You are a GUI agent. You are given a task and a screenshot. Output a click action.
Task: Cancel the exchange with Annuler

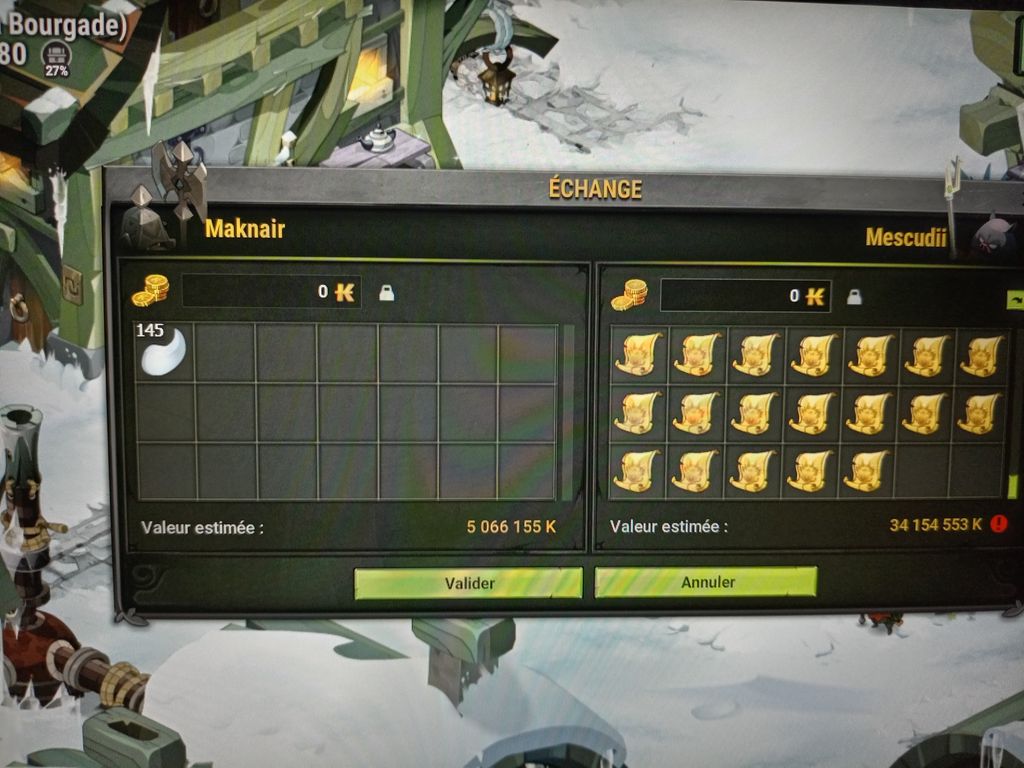[x=706, y=582]
